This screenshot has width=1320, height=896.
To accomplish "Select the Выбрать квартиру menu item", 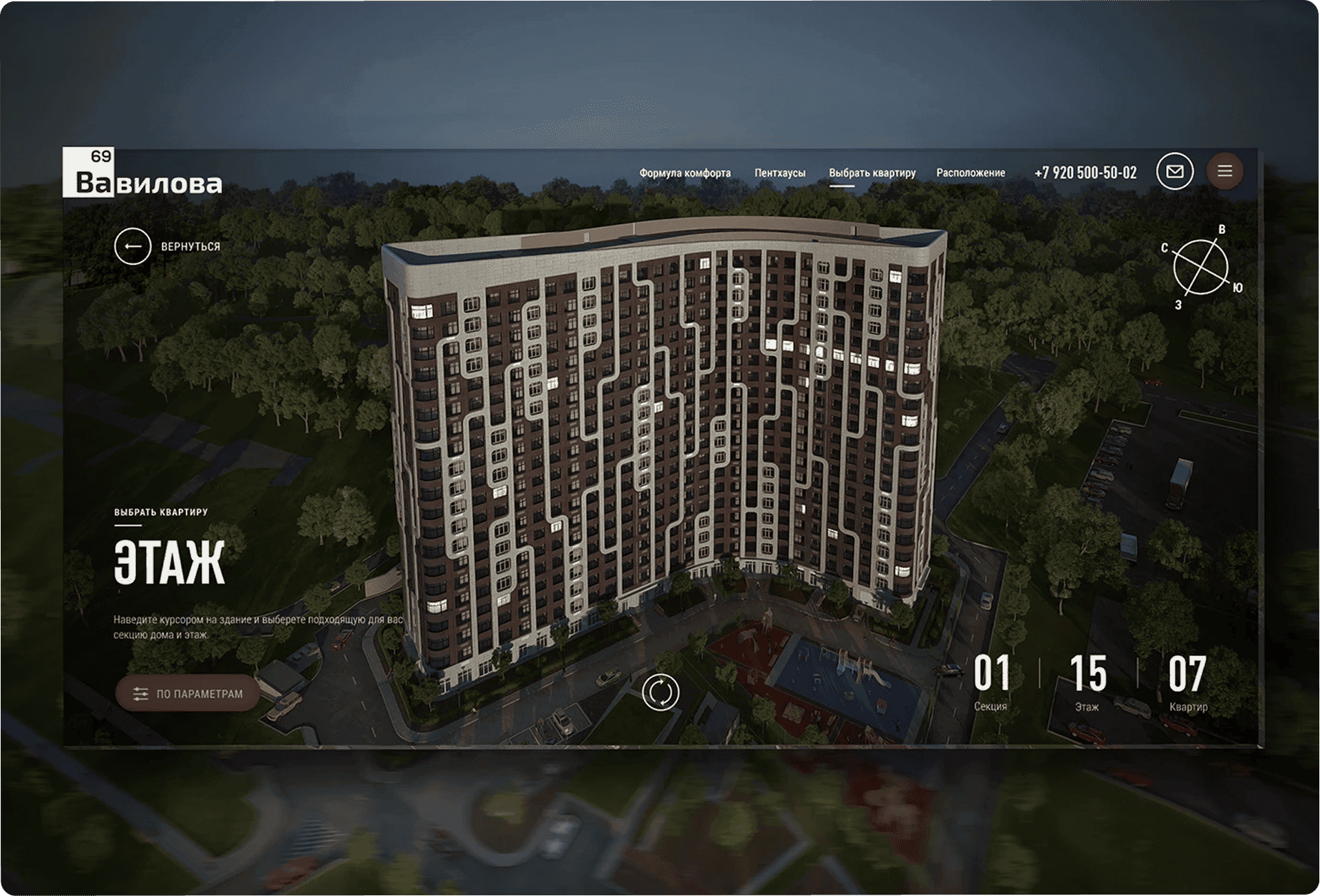I will coord(872,173).
